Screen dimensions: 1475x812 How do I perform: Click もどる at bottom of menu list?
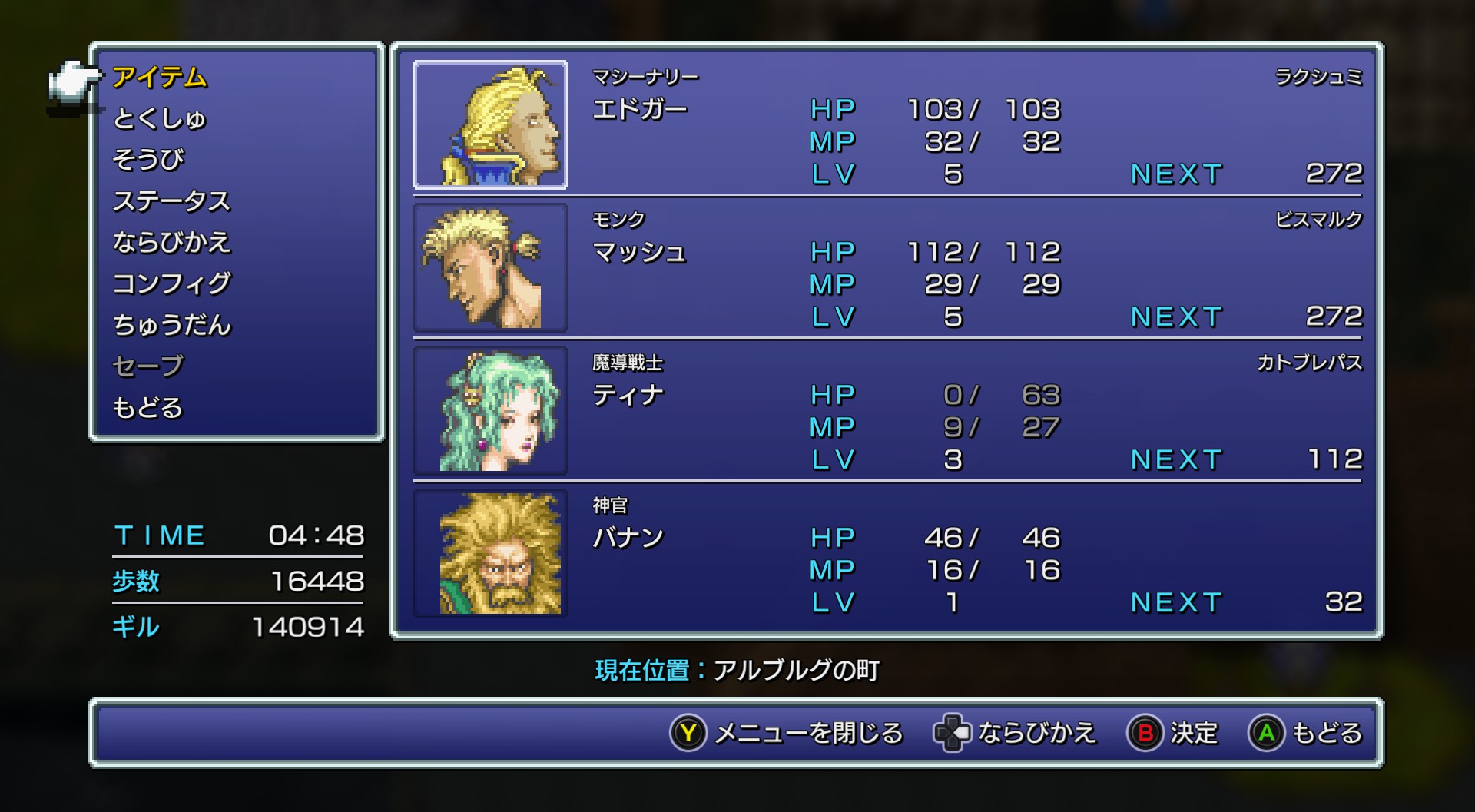[x=148, y=407]
